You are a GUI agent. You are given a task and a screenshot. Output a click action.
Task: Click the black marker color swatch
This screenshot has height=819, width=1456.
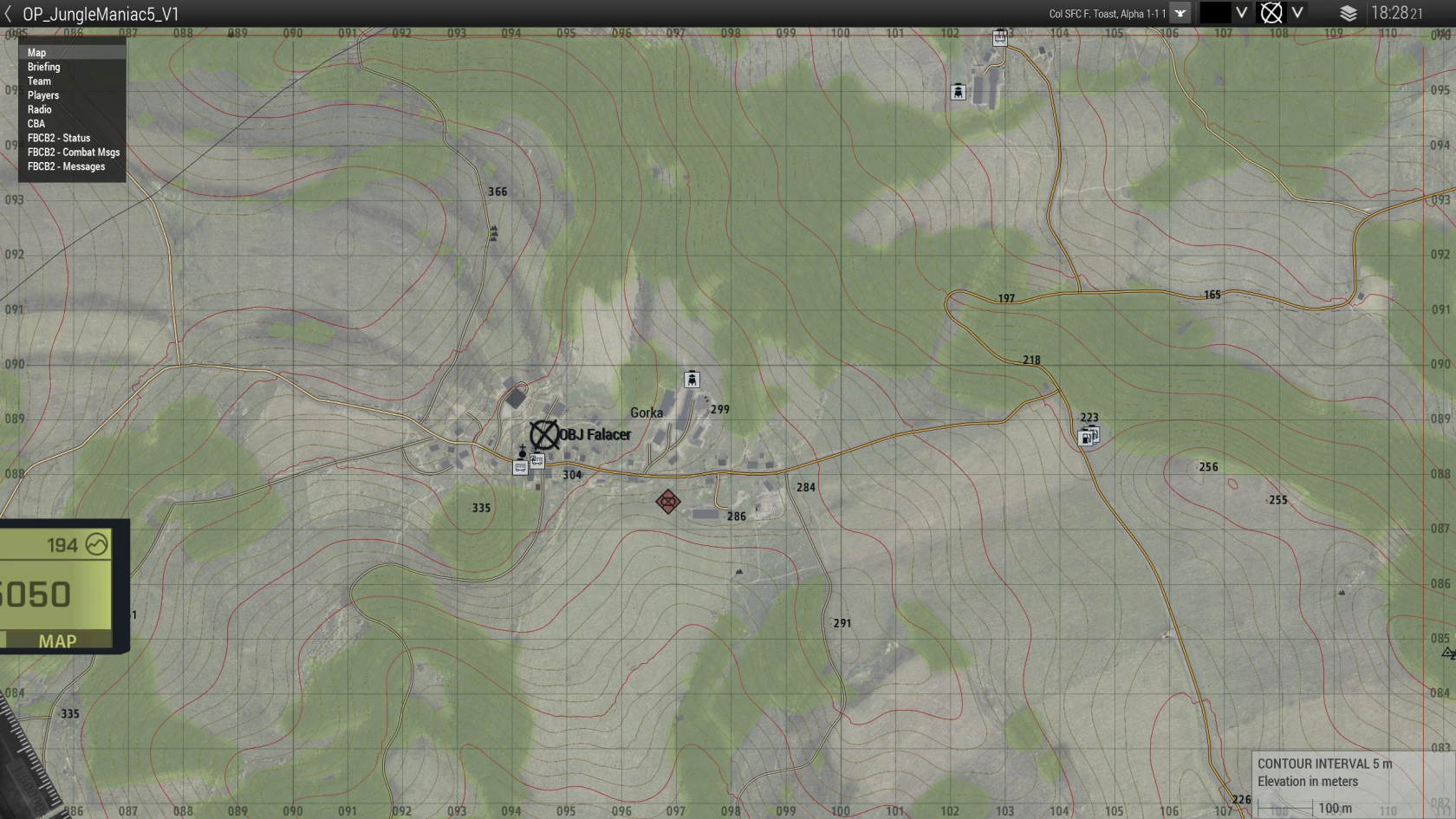pos(1215,13)
